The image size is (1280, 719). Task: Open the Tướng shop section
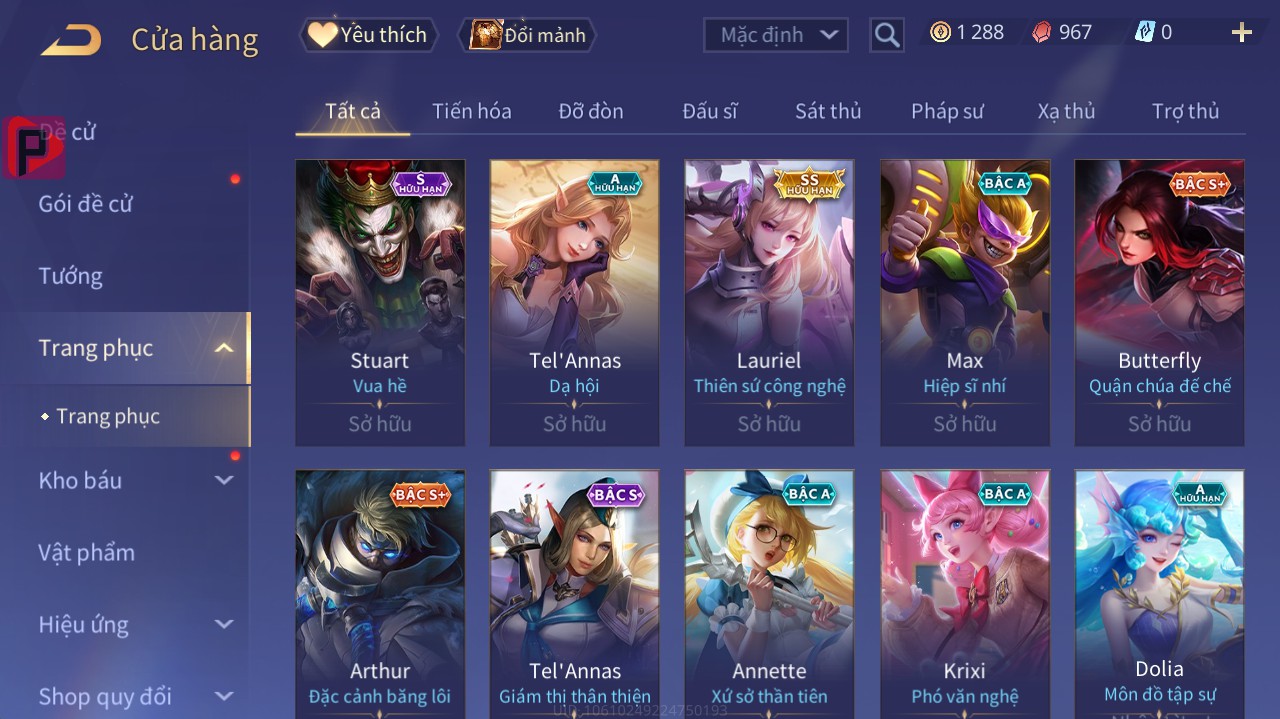71,276
